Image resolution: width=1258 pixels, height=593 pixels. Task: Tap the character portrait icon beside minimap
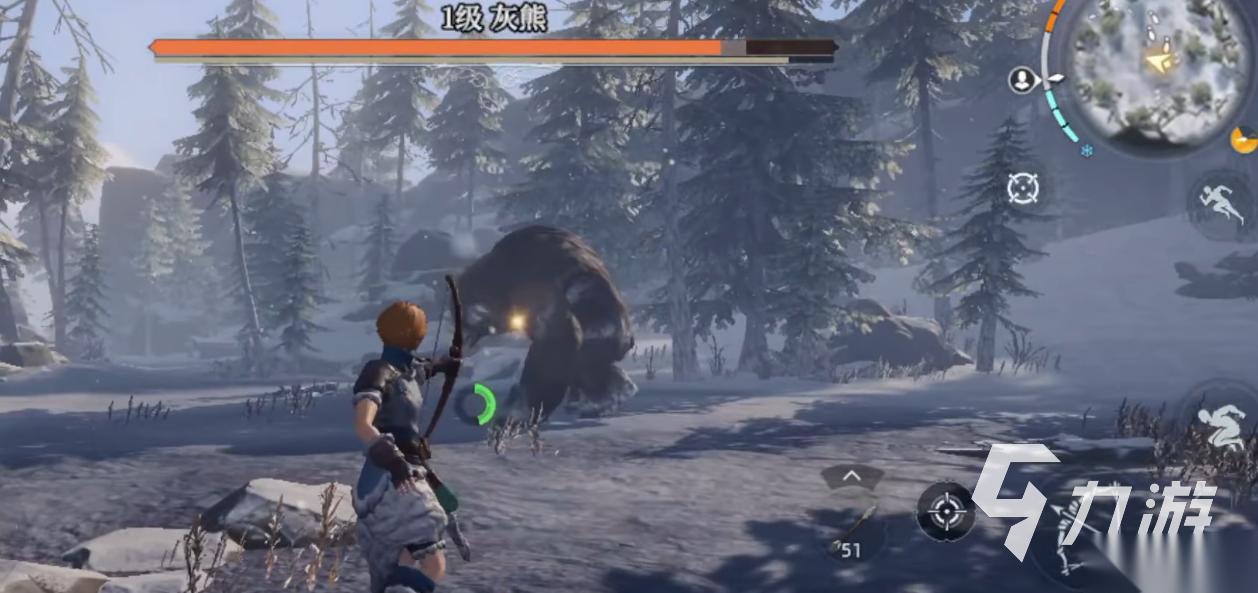pos(1022,80)
